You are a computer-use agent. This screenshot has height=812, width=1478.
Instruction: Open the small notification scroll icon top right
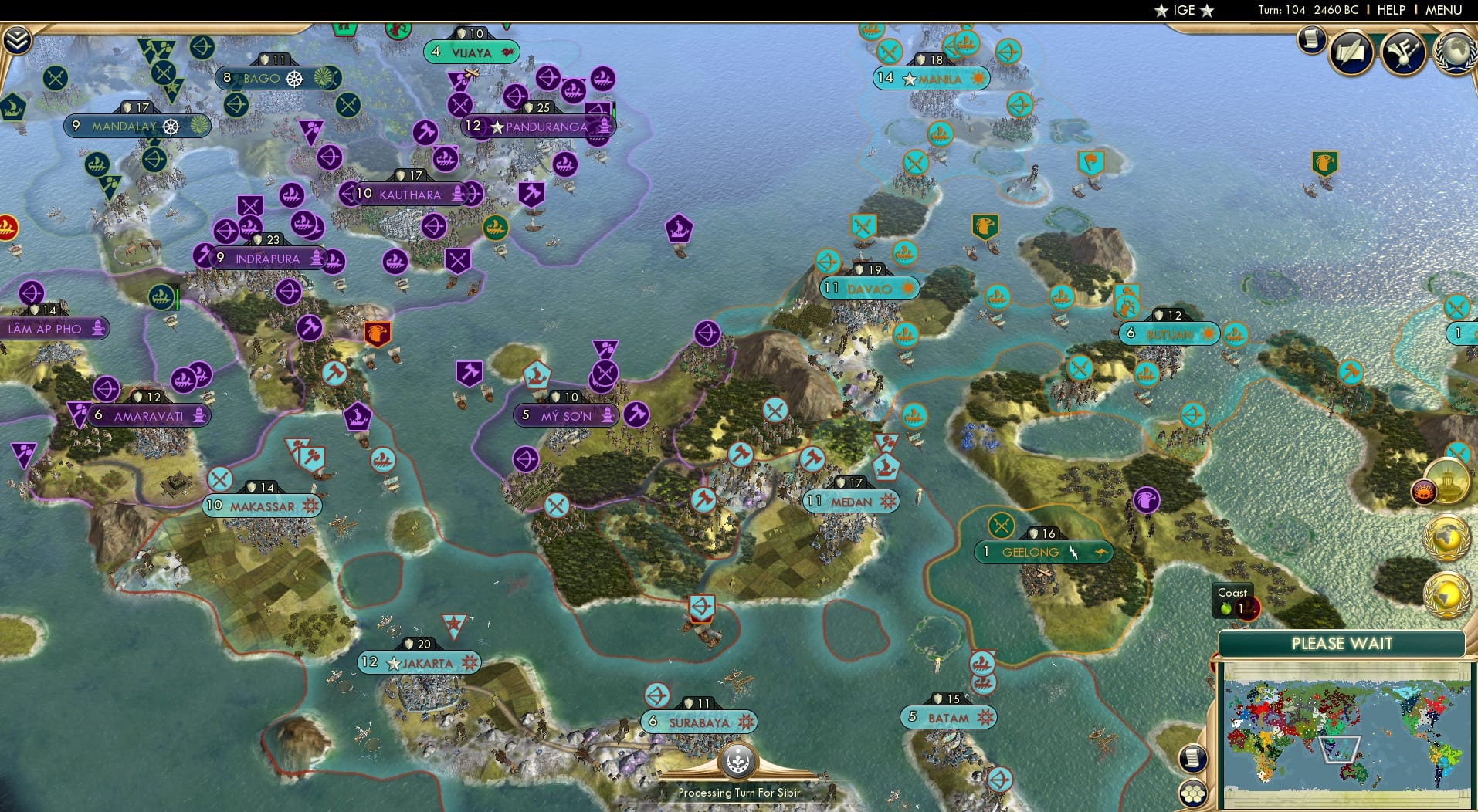click(x=1311, y=40)
